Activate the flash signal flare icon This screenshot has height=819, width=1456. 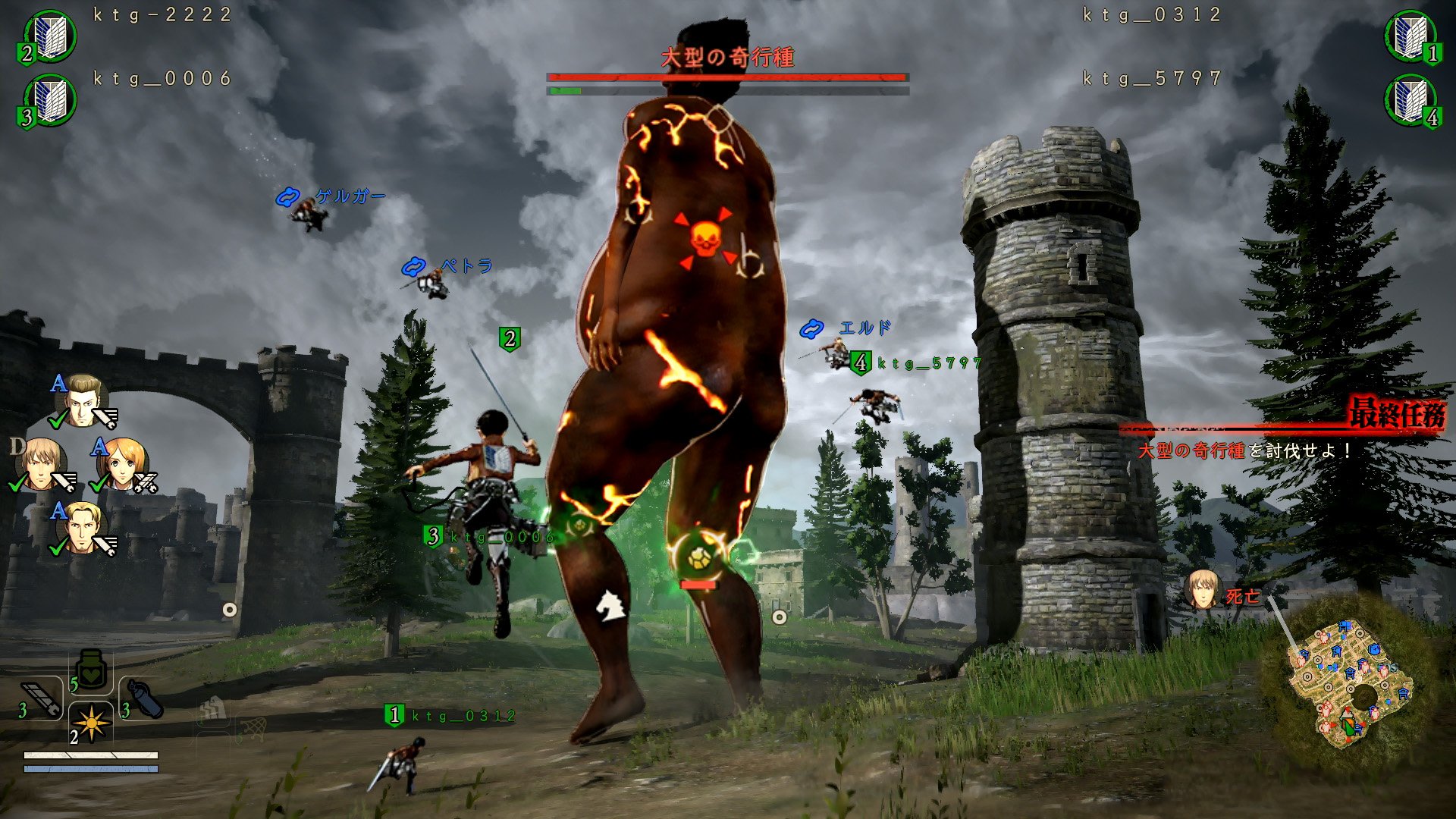click(91, 723)
